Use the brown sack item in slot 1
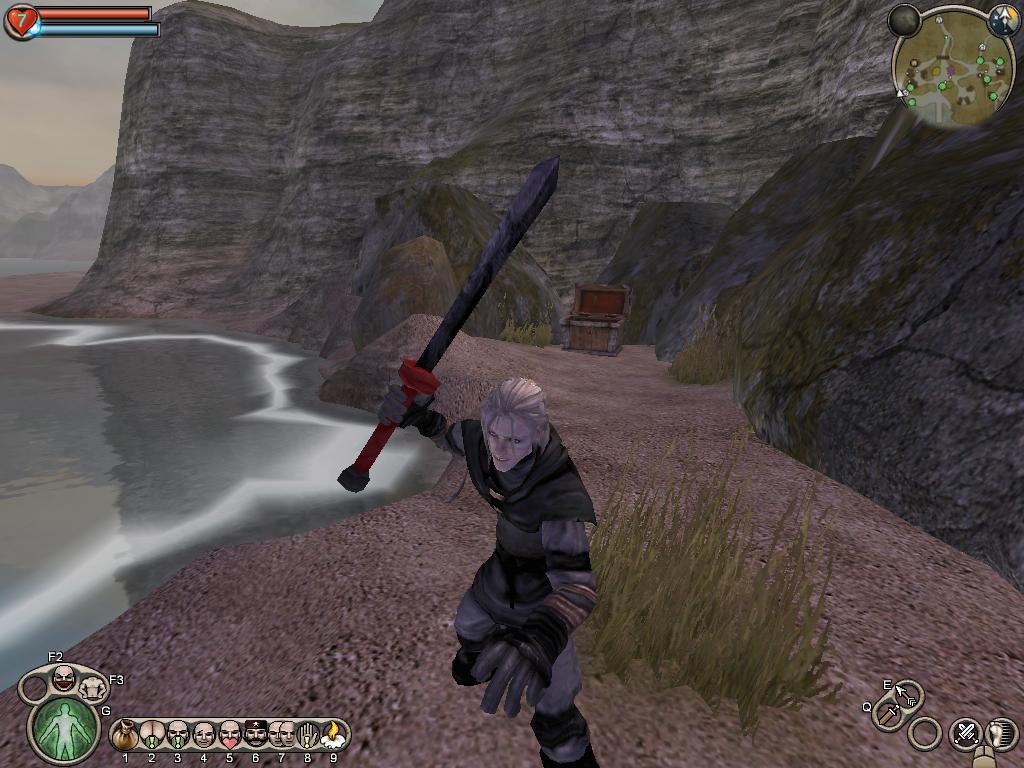The image size is (1024, 768). 126,735
